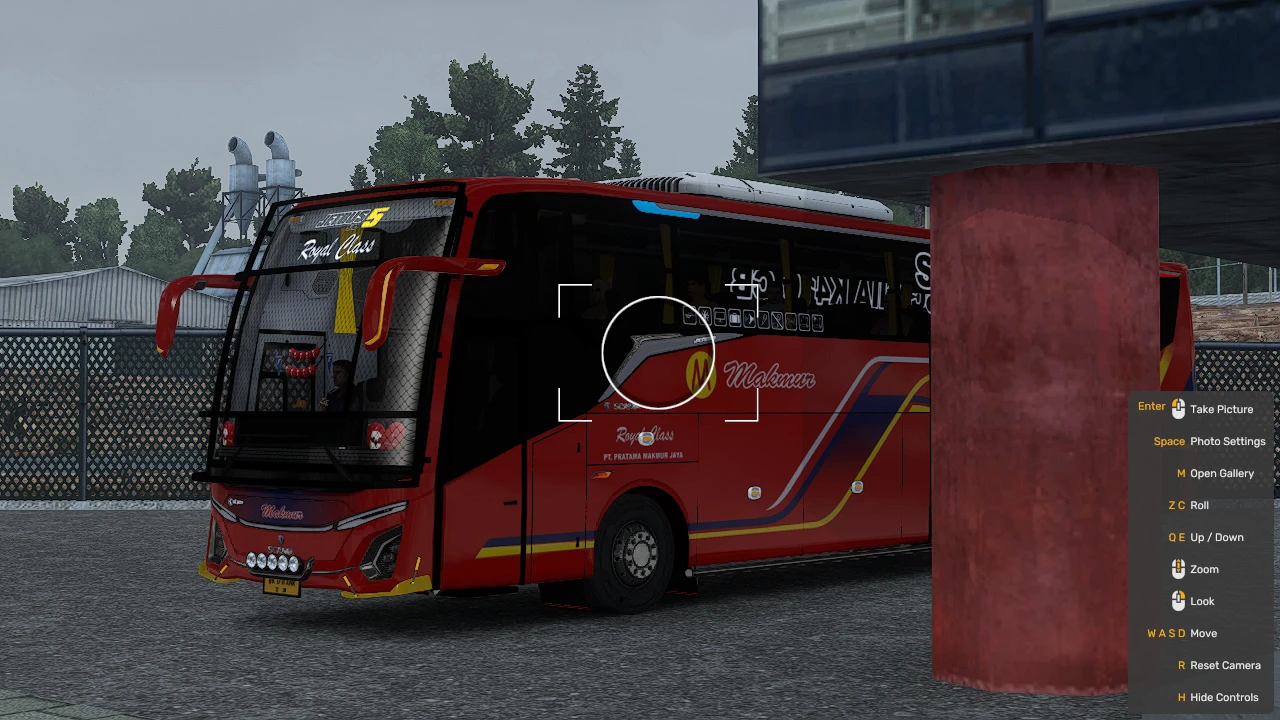Click the W A S D key labels for Move

tap(1164, 633)
